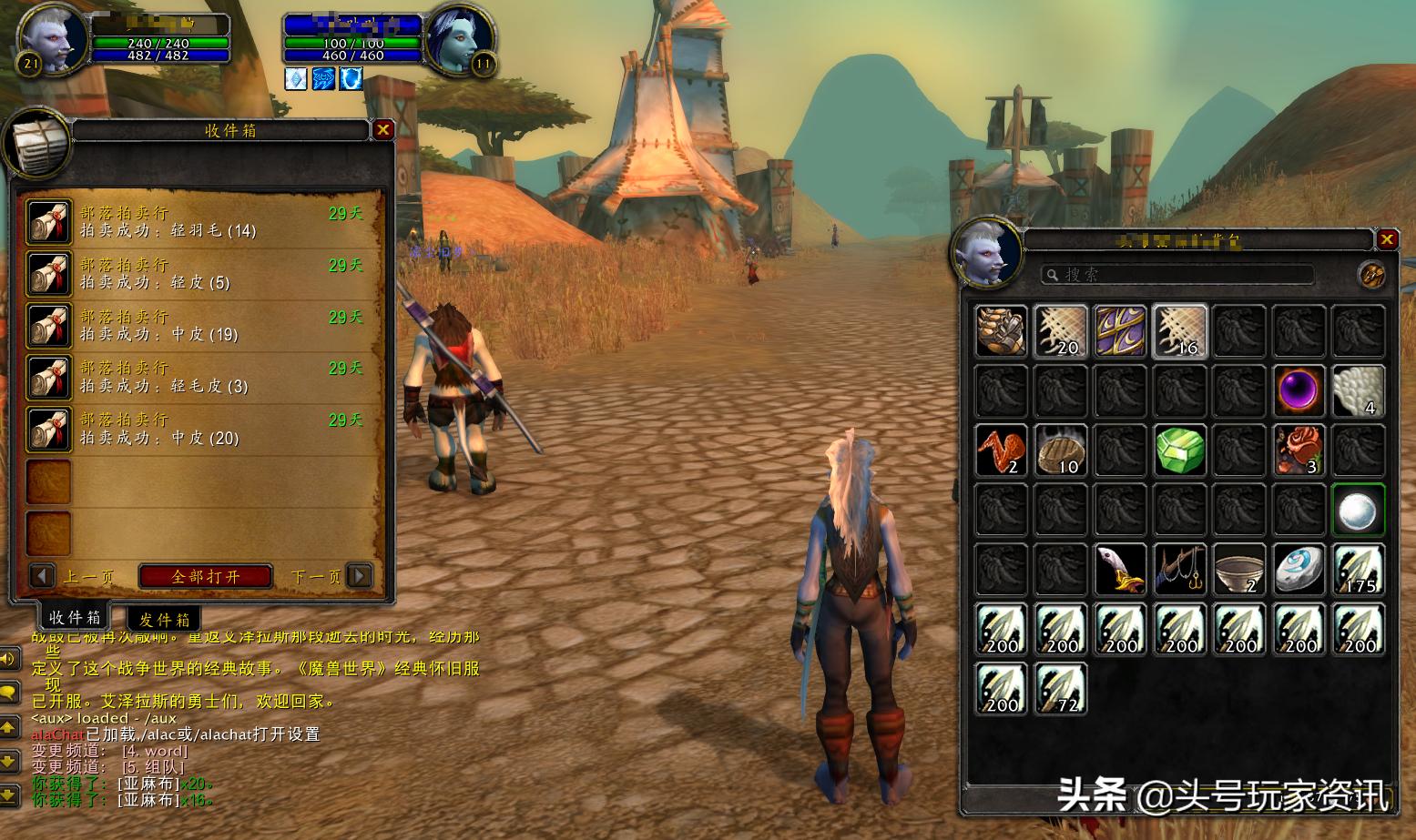1416x840 pixels.
Task: Go to next mail page arrow
Action: (x=361, y=576)
